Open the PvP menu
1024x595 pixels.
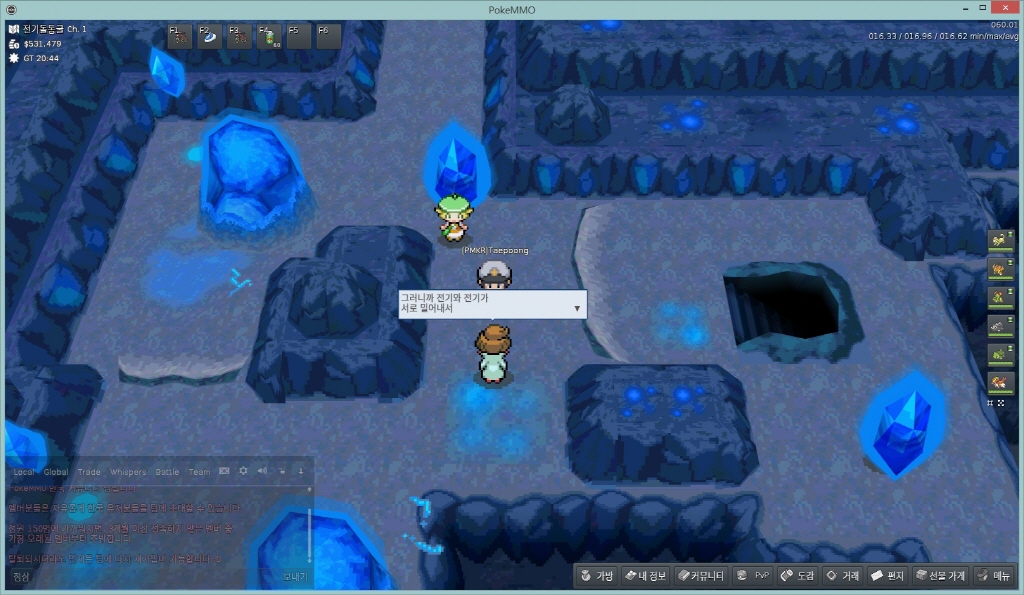(753, 576)
